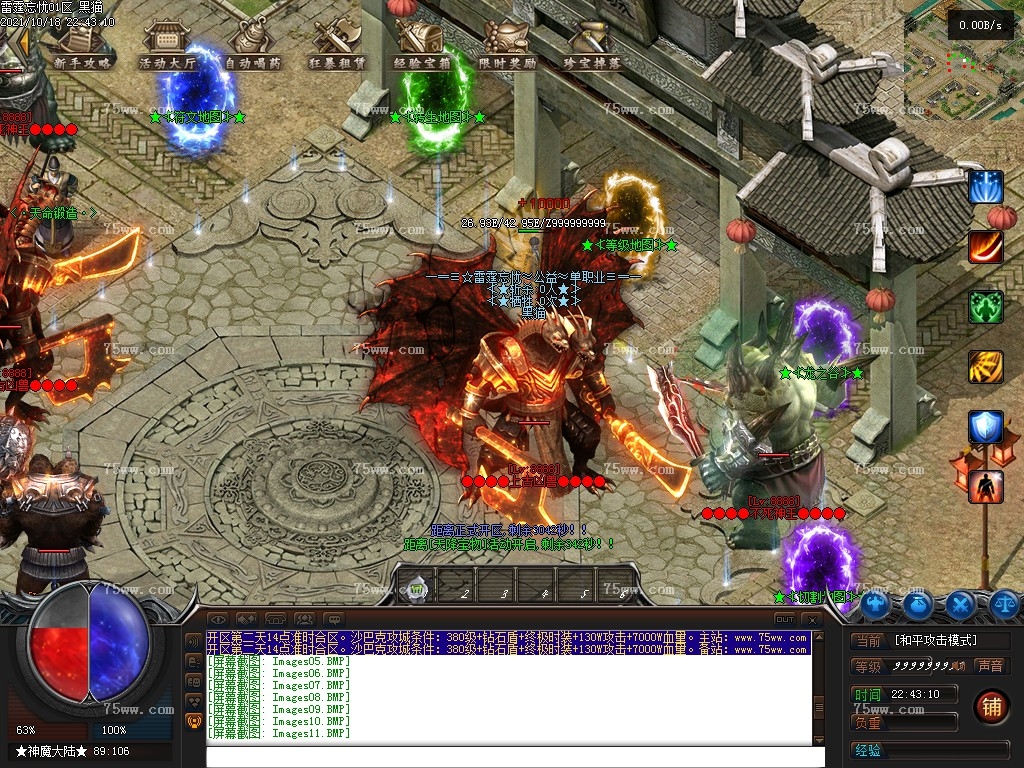Click the chat panel OUT button
This screenshot has height=768, width=1024.
tap(785, 620)
